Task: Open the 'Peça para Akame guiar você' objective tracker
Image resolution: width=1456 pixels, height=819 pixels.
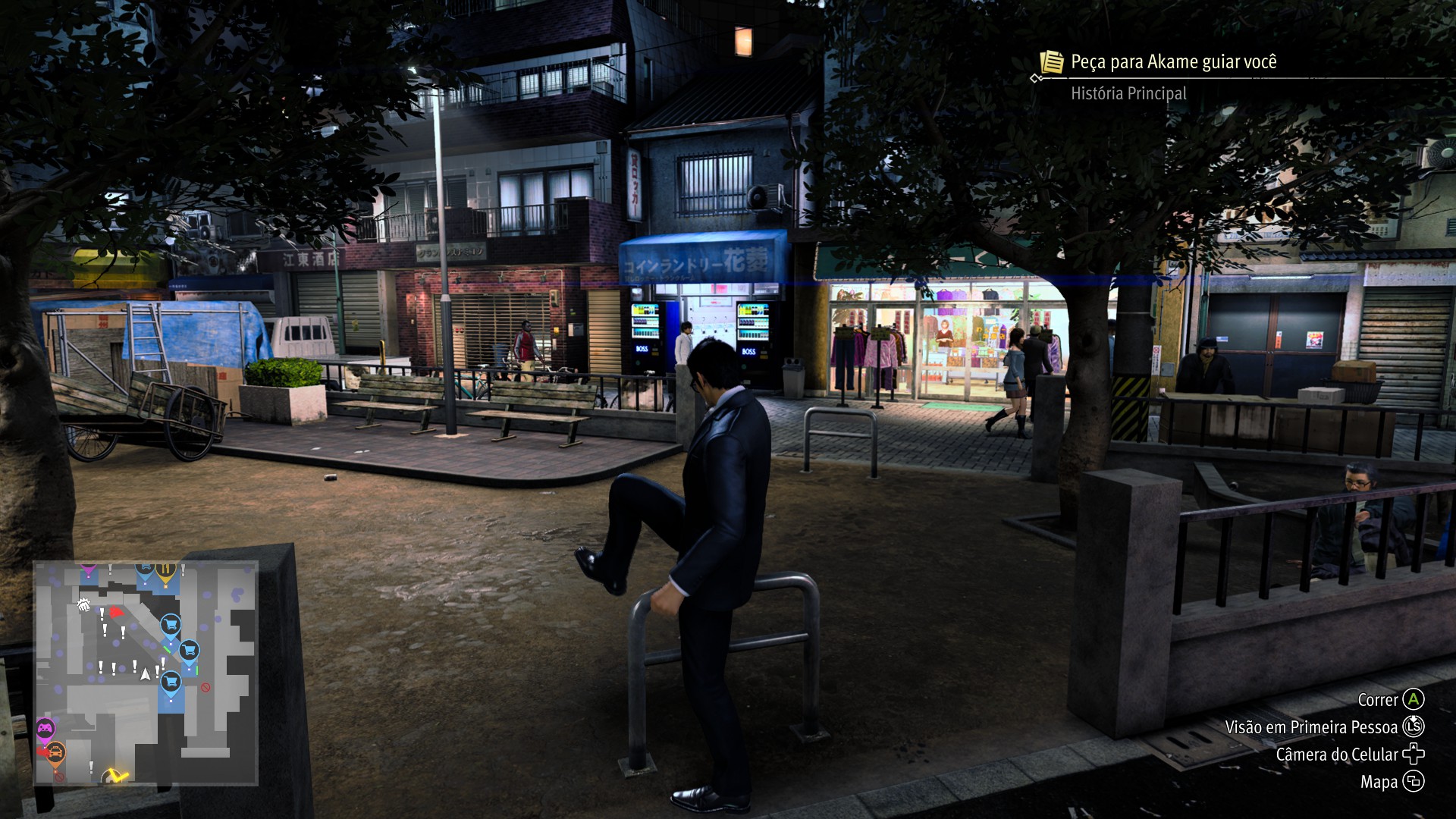Action: 1172,62
